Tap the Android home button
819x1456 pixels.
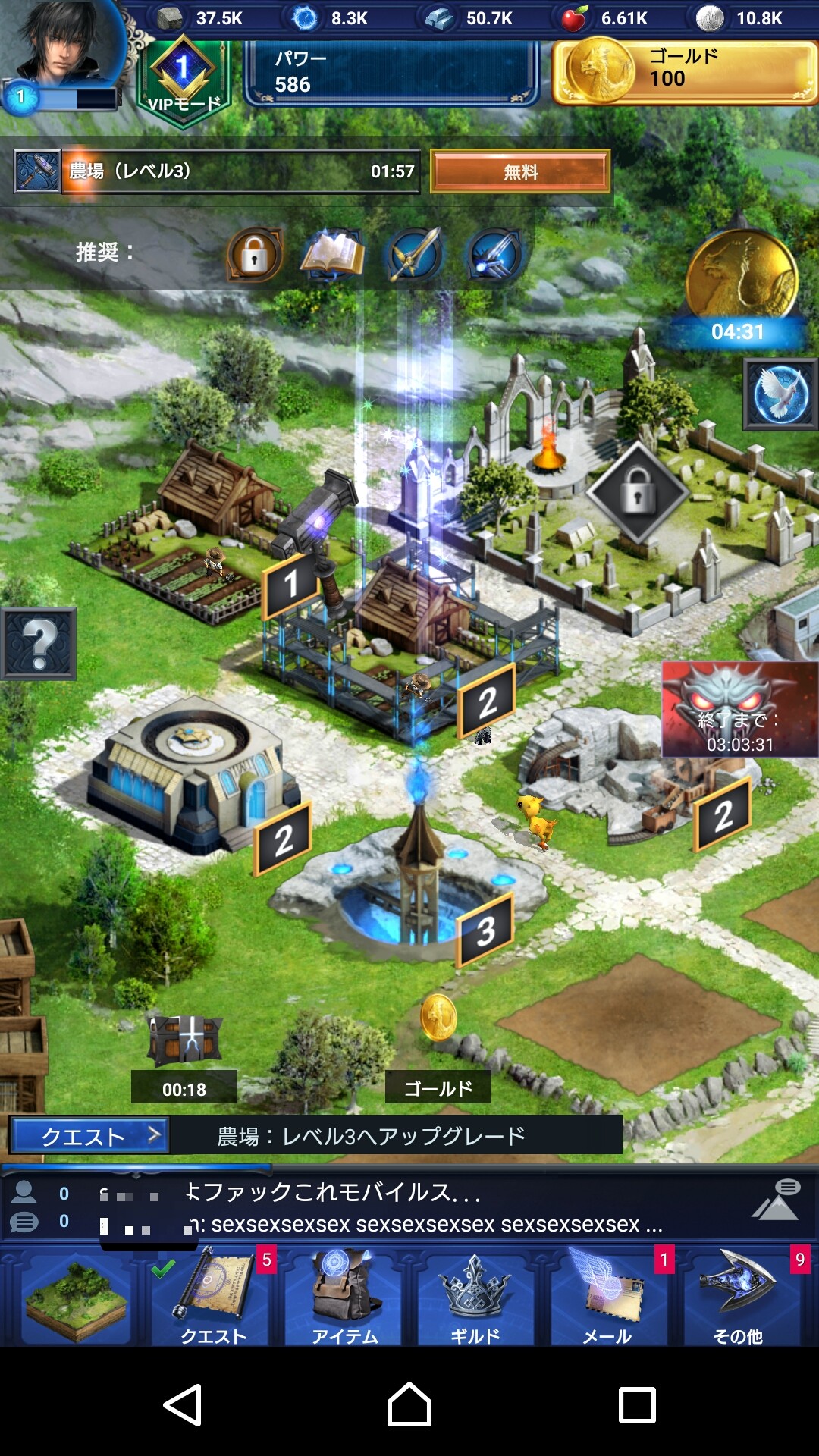pyautogui.click(x=409, y=1404)
